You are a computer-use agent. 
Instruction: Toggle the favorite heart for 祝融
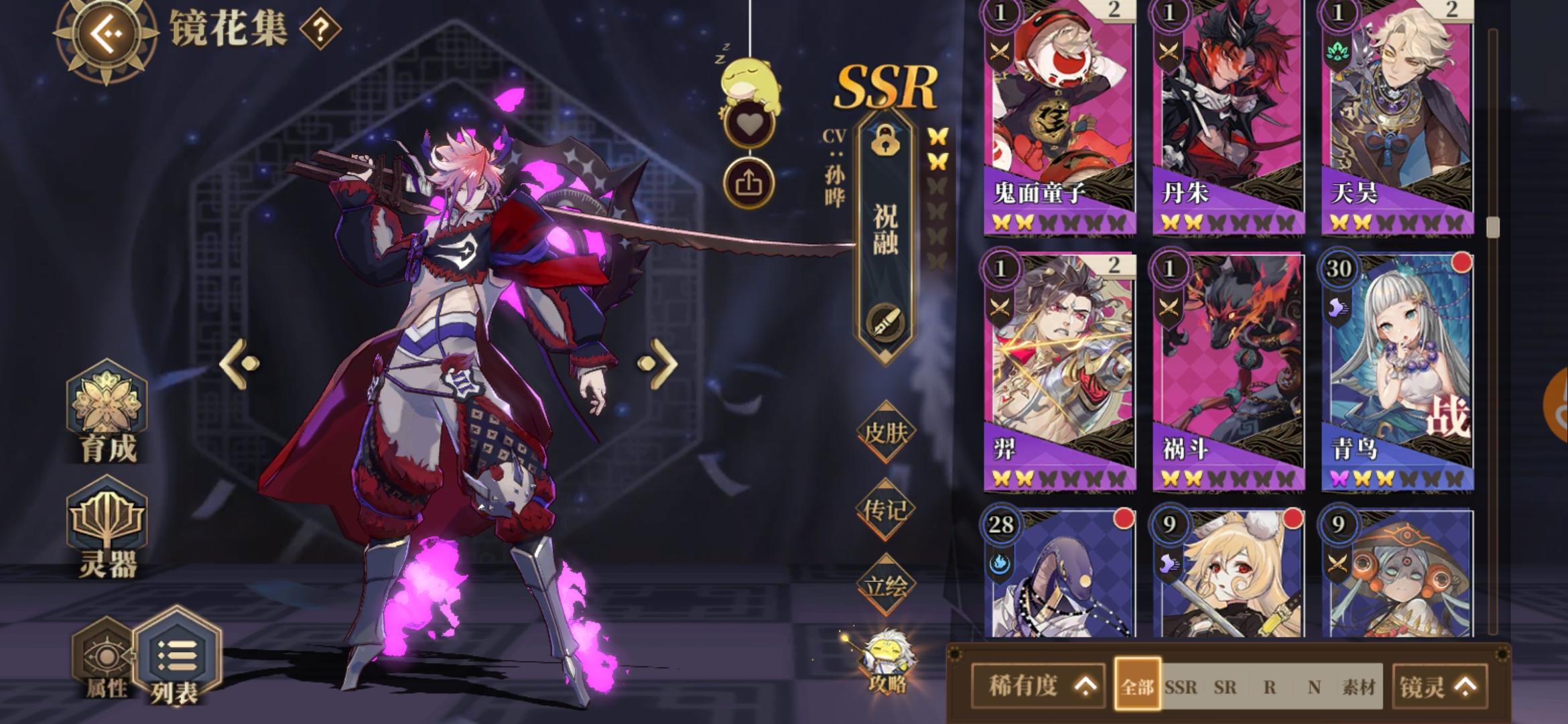(x=750, y=123)
